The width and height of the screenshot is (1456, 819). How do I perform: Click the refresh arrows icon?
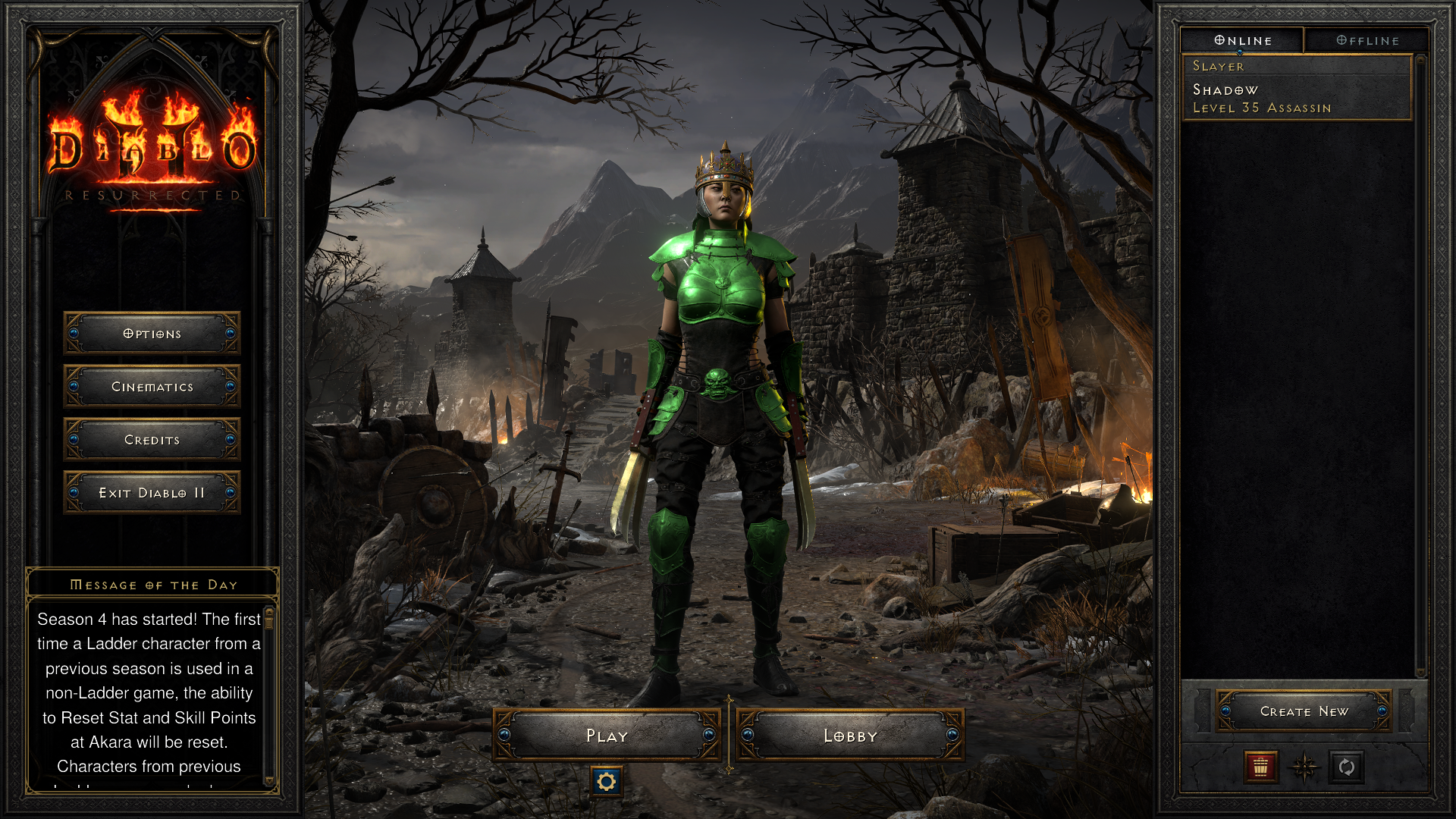(x=1347, y=767)
